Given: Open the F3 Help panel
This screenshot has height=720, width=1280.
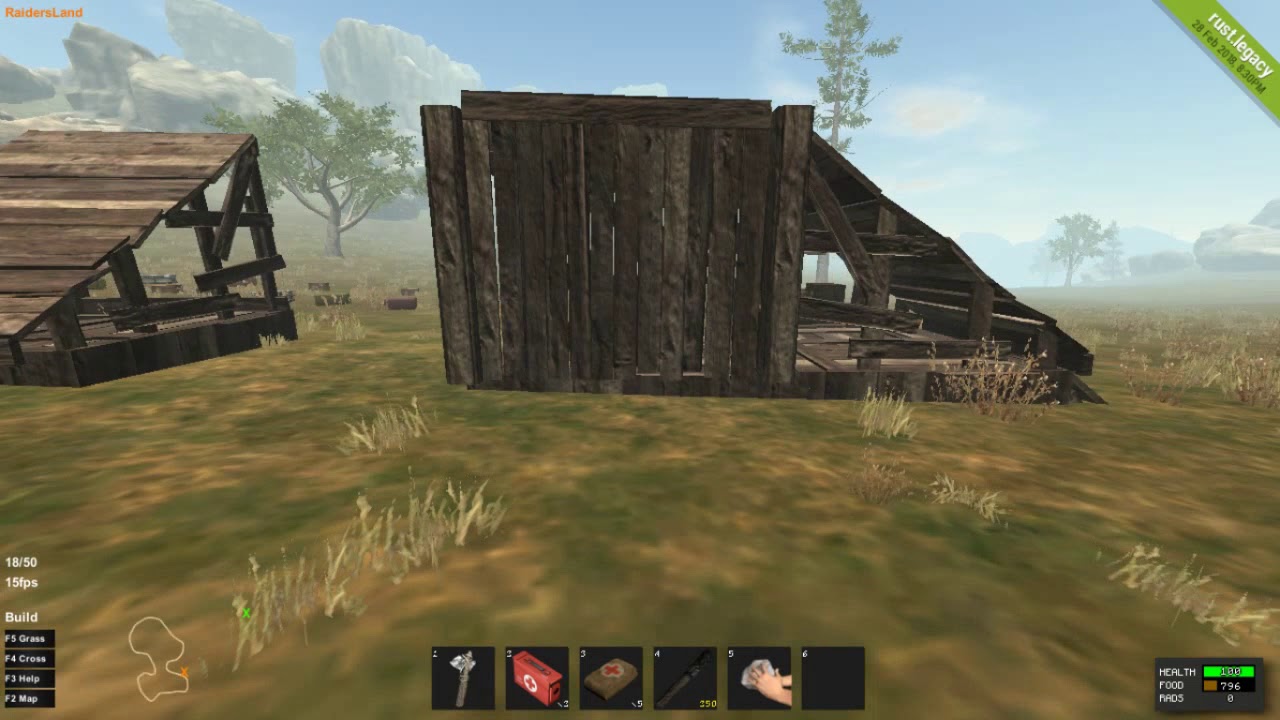Looking at the screenshot, I should tap(29, 678).
